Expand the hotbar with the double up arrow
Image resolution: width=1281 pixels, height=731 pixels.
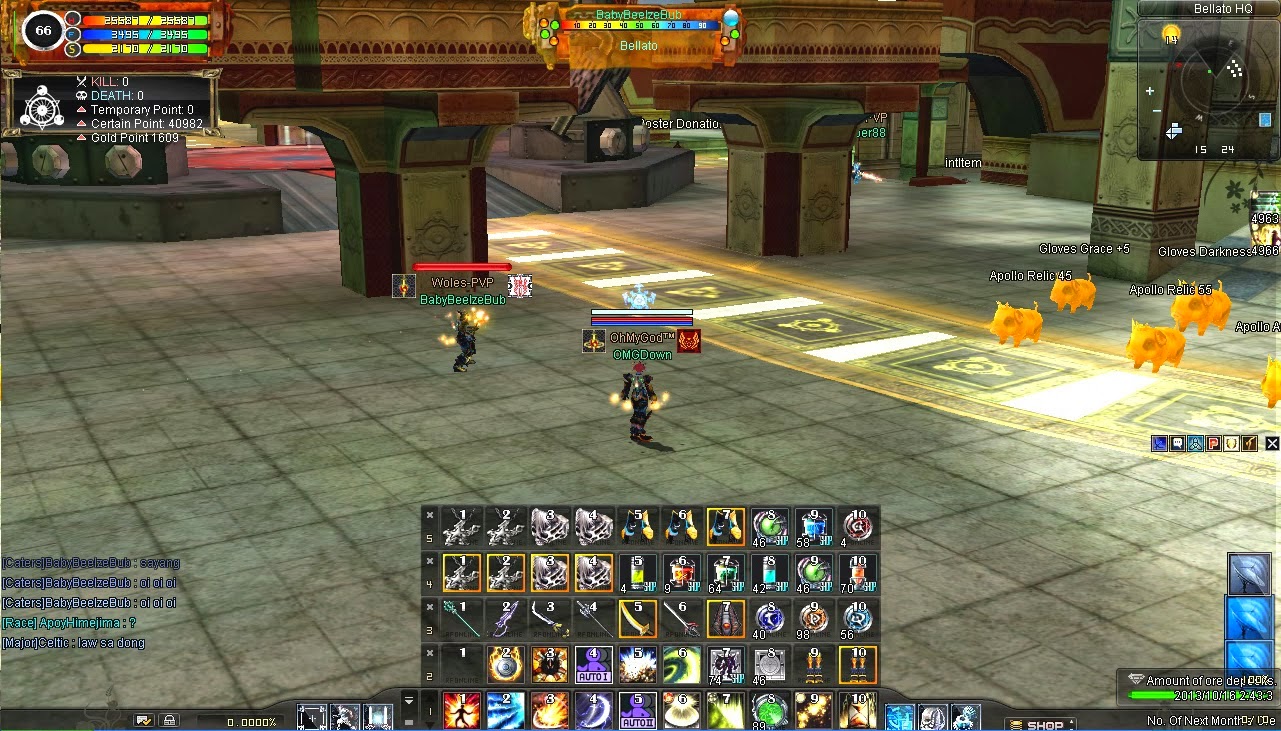[409, 698]
